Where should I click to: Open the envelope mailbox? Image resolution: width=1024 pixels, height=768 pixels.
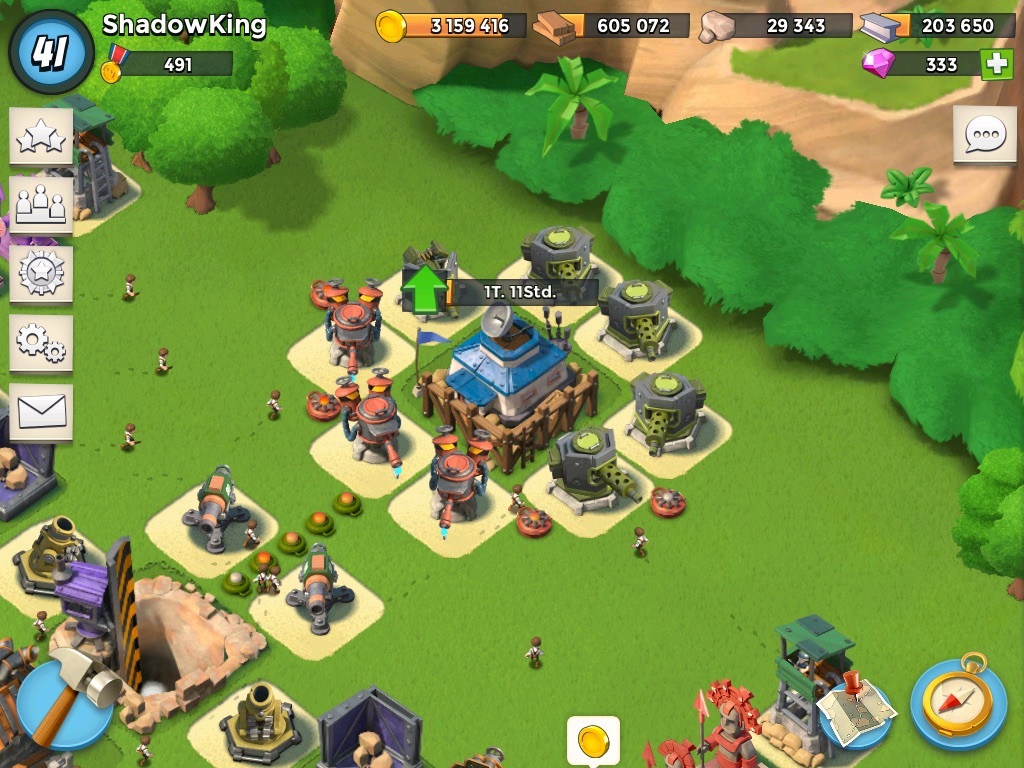(41, 411)
